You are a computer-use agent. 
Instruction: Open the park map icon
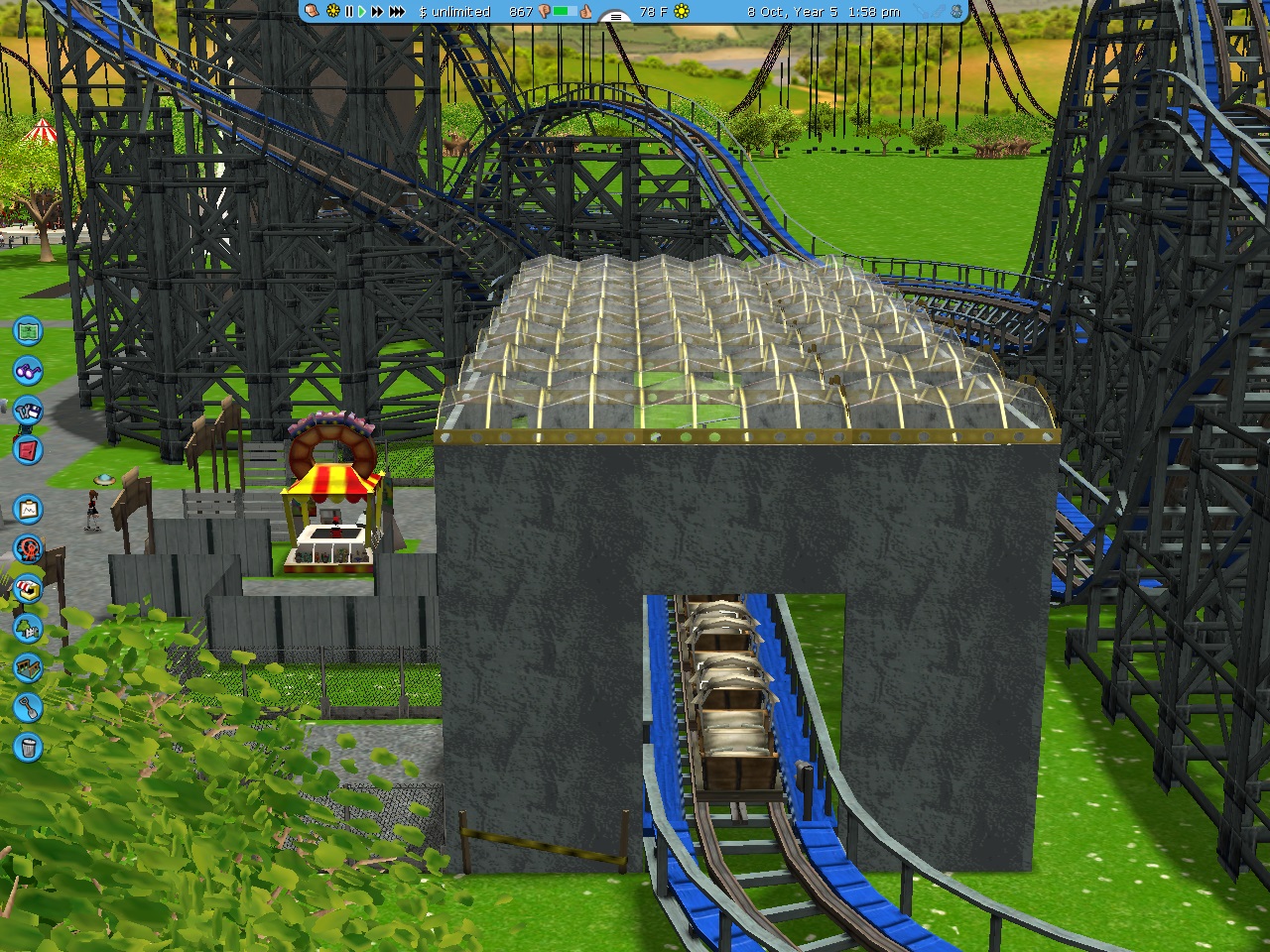point(28,330)
